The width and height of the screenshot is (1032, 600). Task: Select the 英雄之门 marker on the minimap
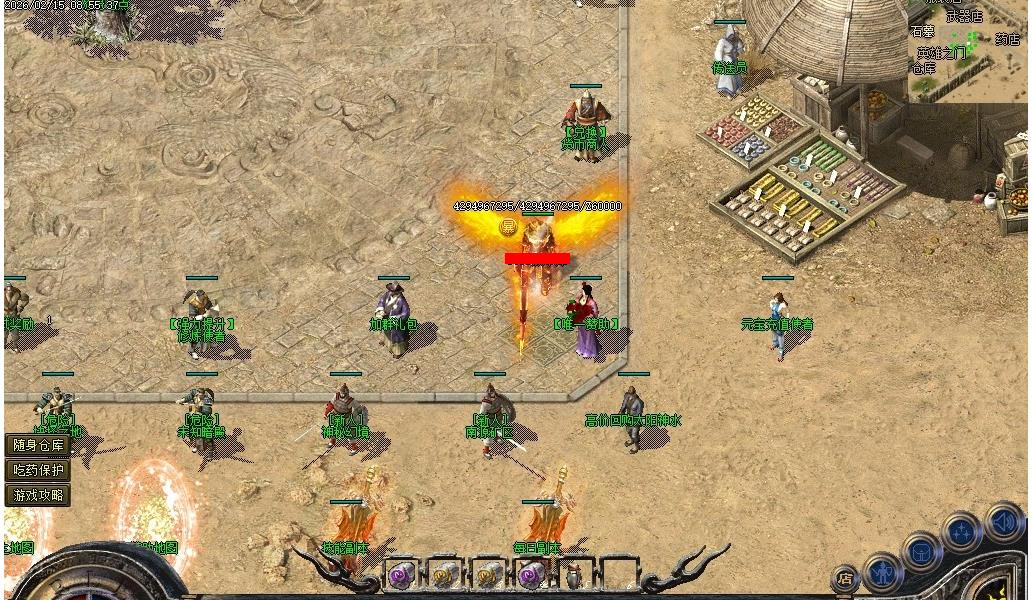(942, 53)
